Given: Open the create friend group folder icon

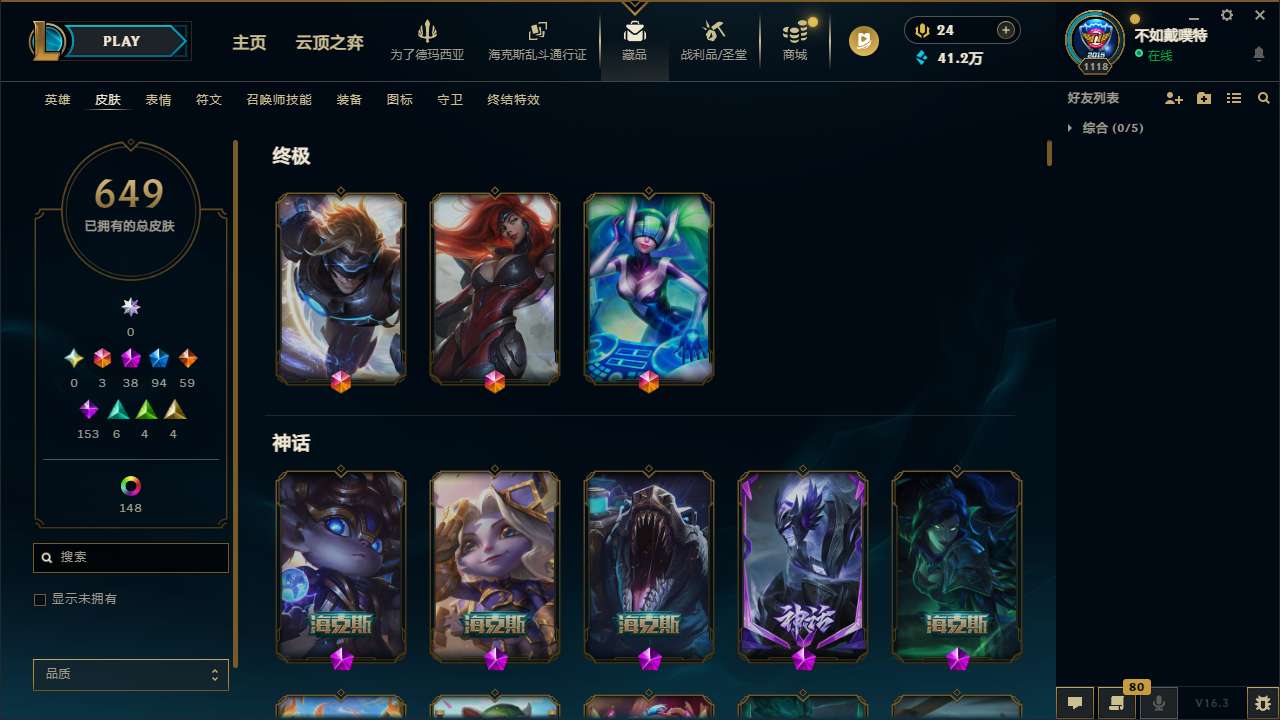Looking at the screenshot, I should (x=1204, y=98).
